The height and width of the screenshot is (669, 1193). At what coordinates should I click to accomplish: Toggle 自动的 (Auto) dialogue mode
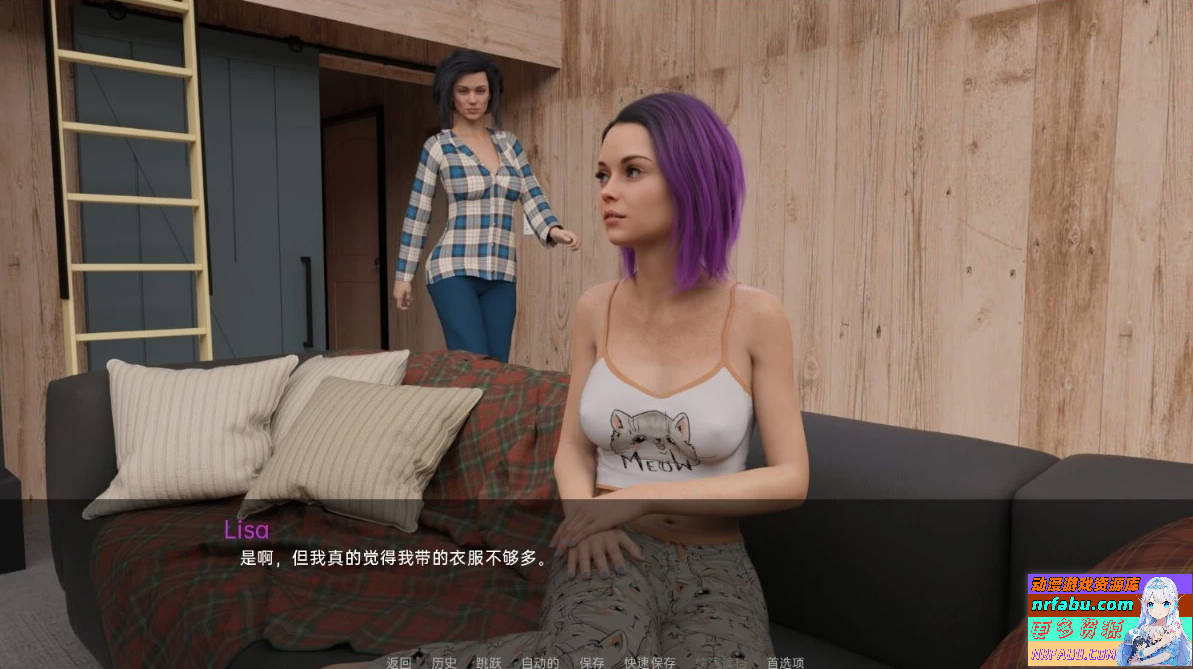pos(540,662)
